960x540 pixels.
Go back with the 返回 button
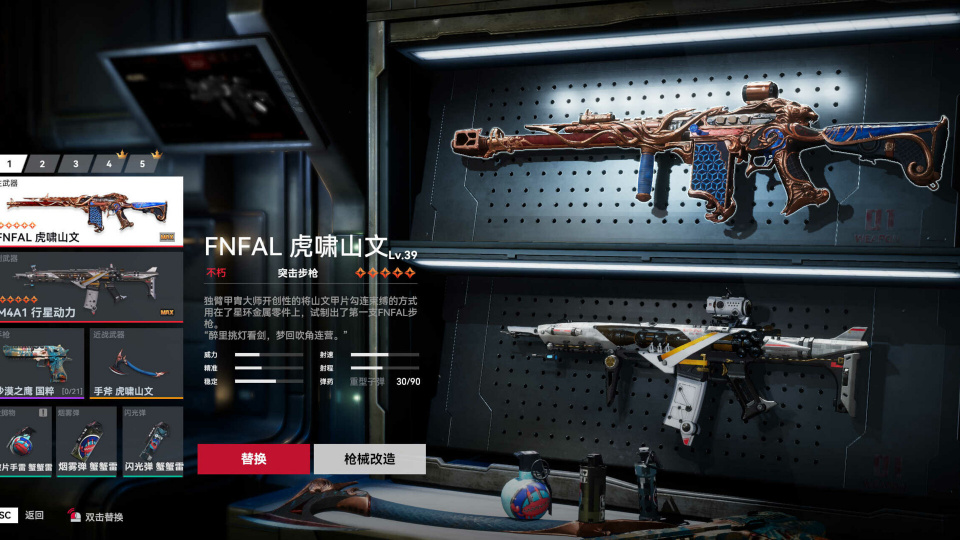click(34, 516)
